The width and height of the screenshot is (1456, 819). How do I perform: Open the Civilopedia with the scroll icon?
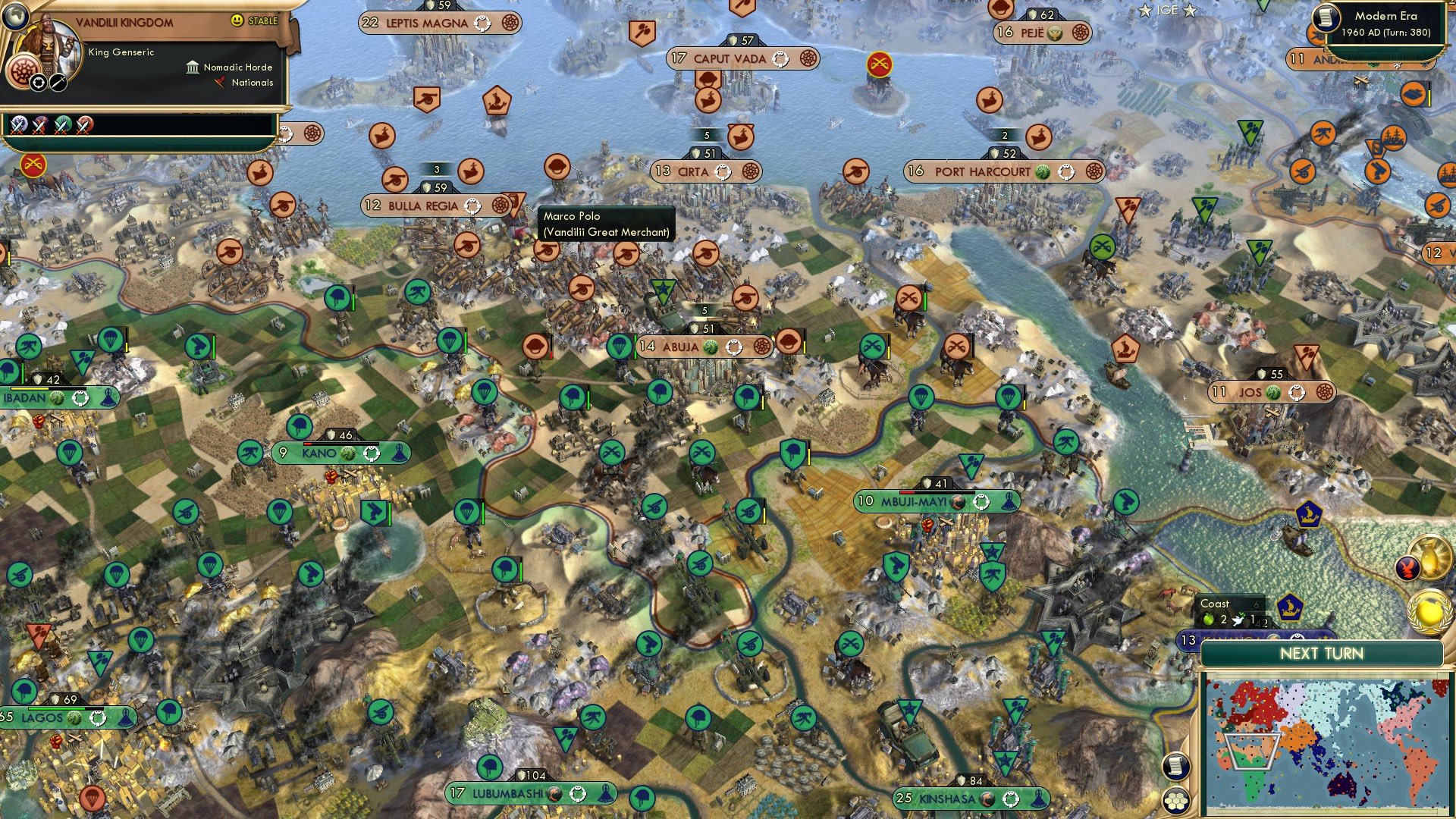point(1175,767)
